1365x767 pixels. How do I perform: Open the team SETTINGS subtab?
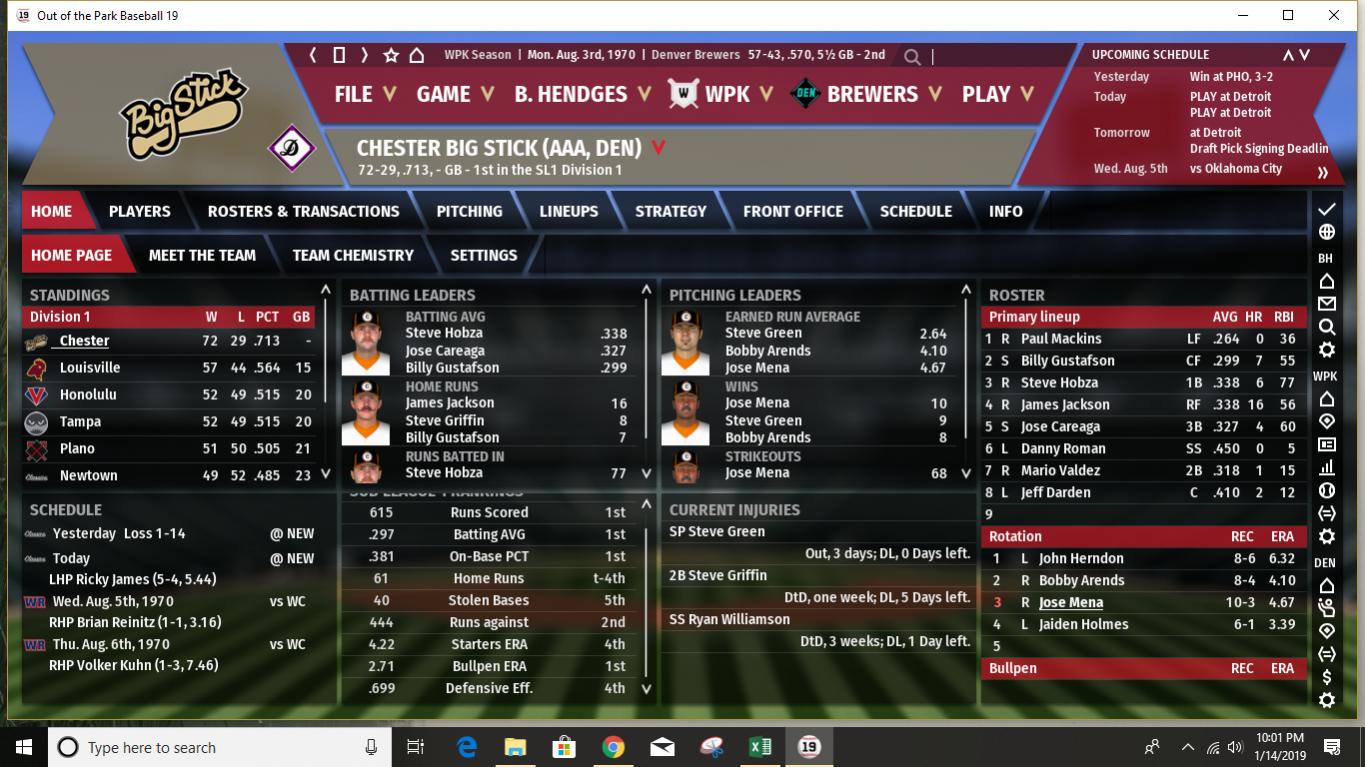tap(483, 255)
